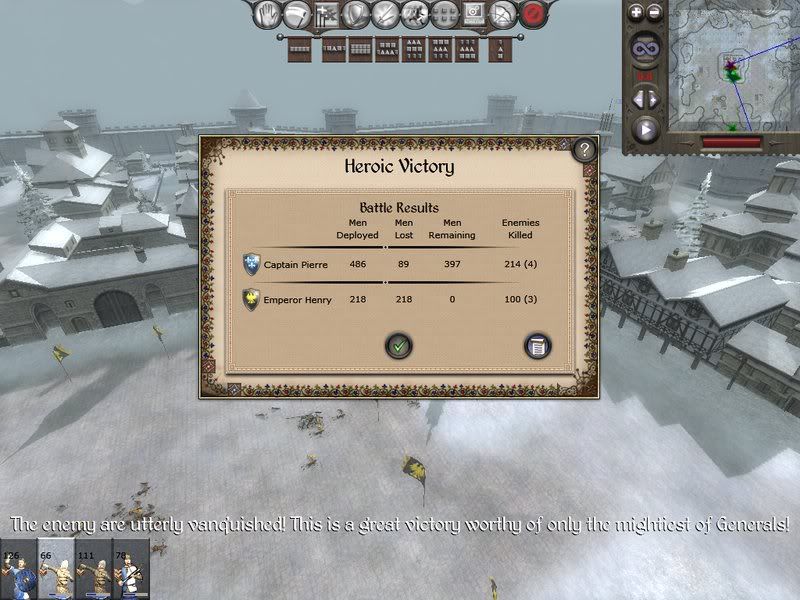The width and height of the screenshot is (800, 600).
Task: Select the unit card with 78 men
Action: click(131, 570)
